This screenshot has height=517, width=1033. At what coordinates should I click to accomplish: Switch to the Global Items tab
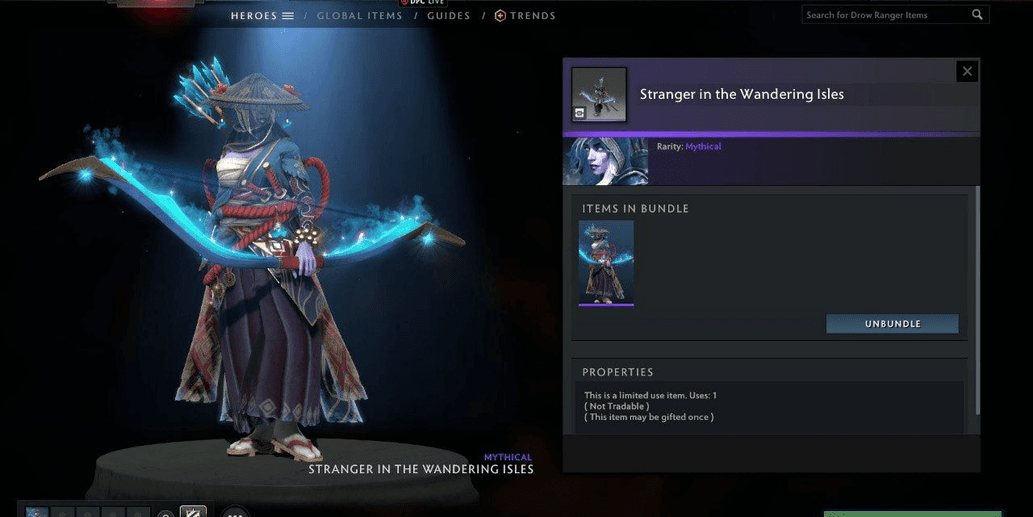(359, 16)
